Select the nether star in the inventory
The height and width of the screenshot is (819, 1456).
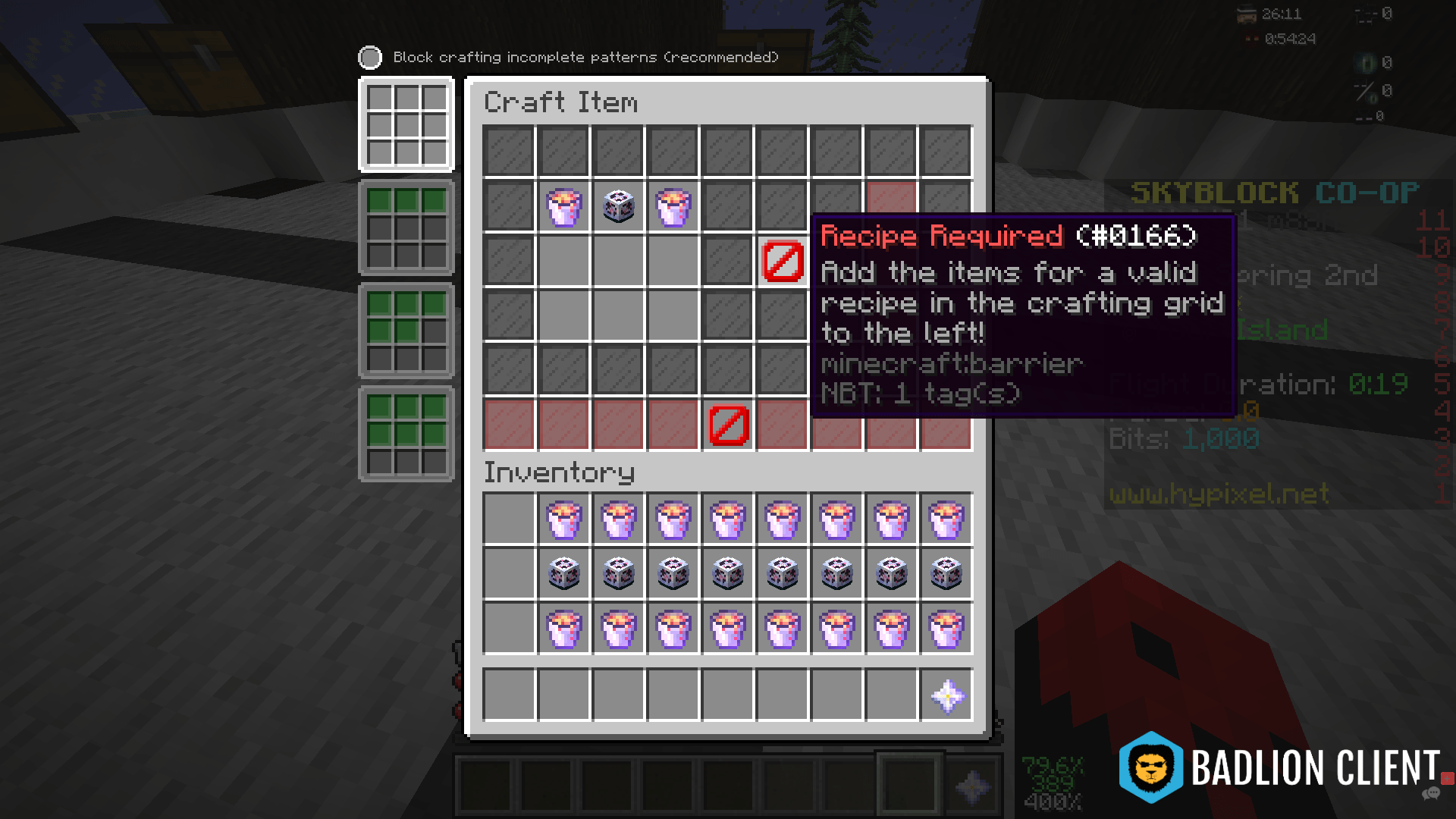click(x=947, y=697)
